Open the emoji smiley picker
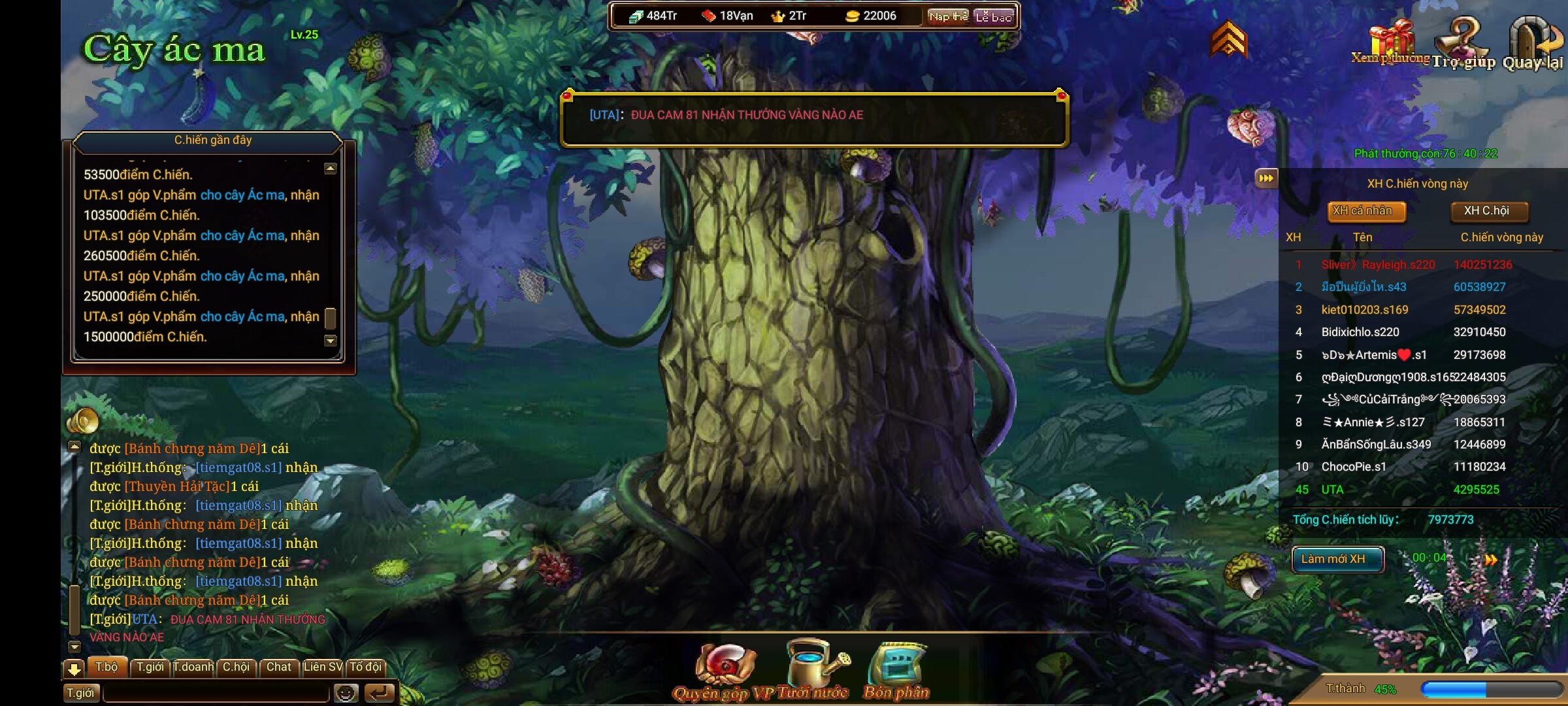 pos(346,693)
